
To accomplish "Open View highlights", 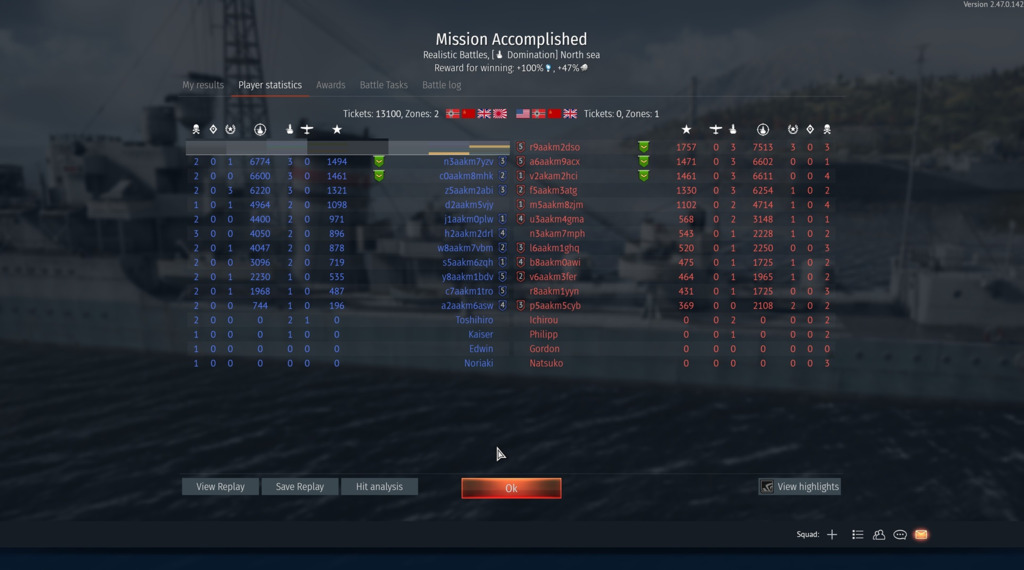I will pyautogui.click(x=799, y=487).
